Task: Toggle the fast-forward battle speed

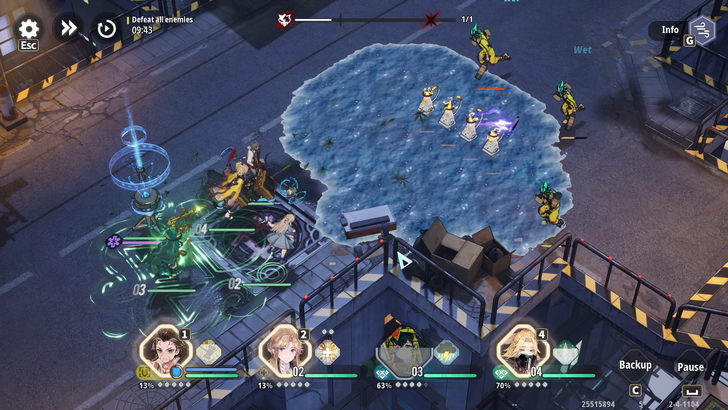Action: pos(68,28)
